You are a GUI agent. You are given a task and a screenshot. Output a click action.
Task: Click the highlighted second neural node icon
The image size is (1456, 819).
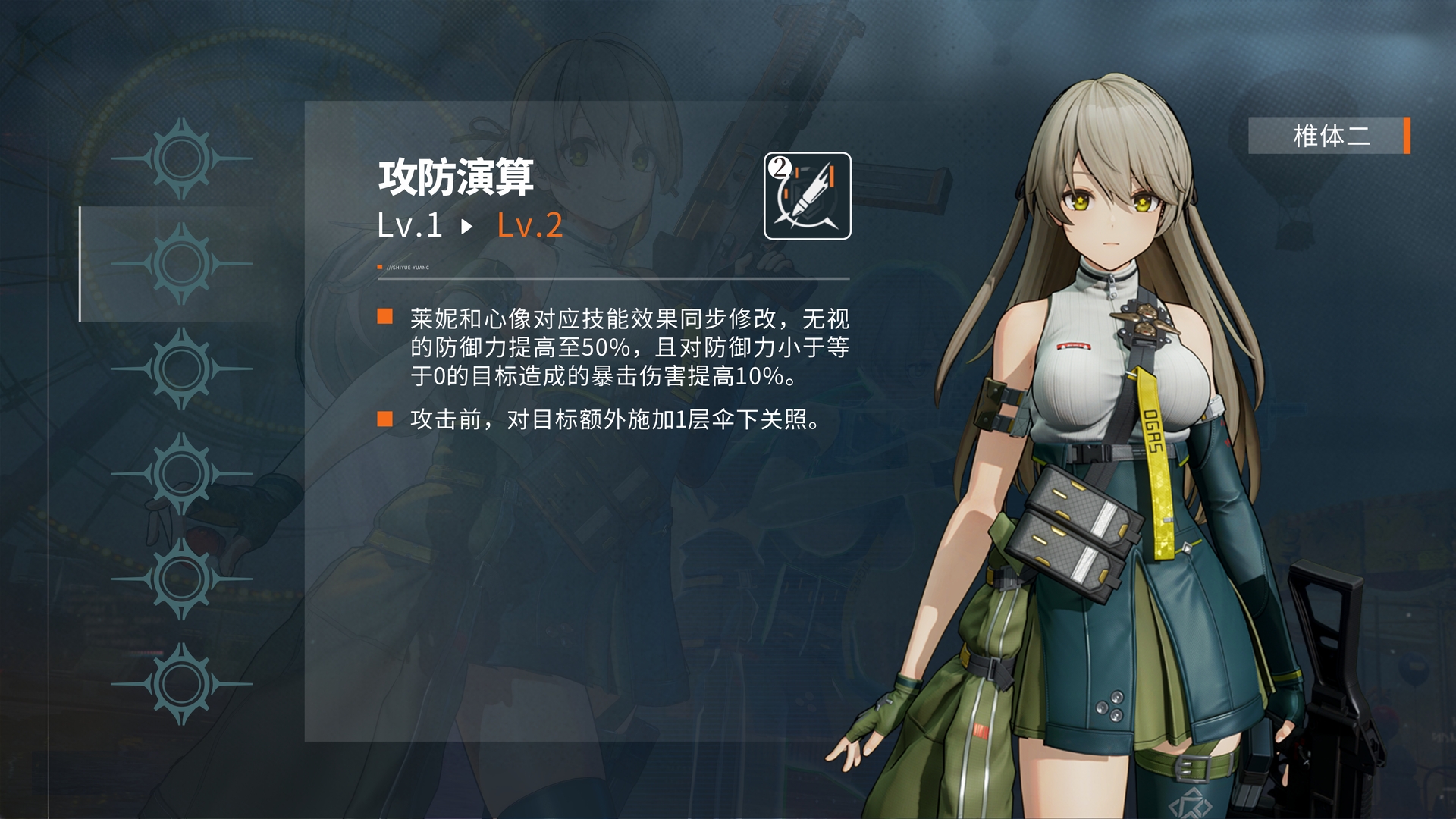[x=180, y=261]
